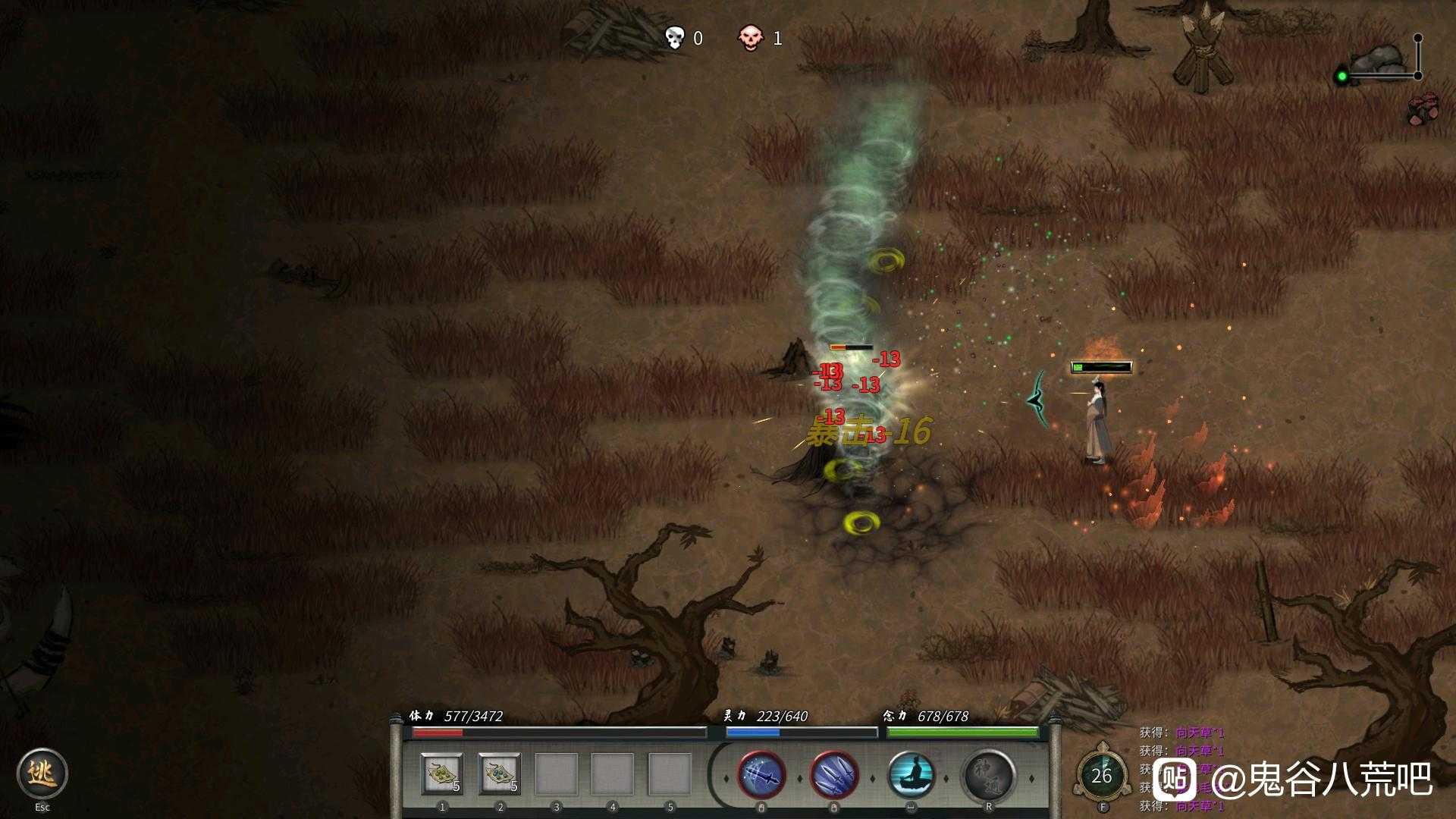Click the Tieba logo watermark
This screenshot has width=1456, height=819.
coord(1174,780)
